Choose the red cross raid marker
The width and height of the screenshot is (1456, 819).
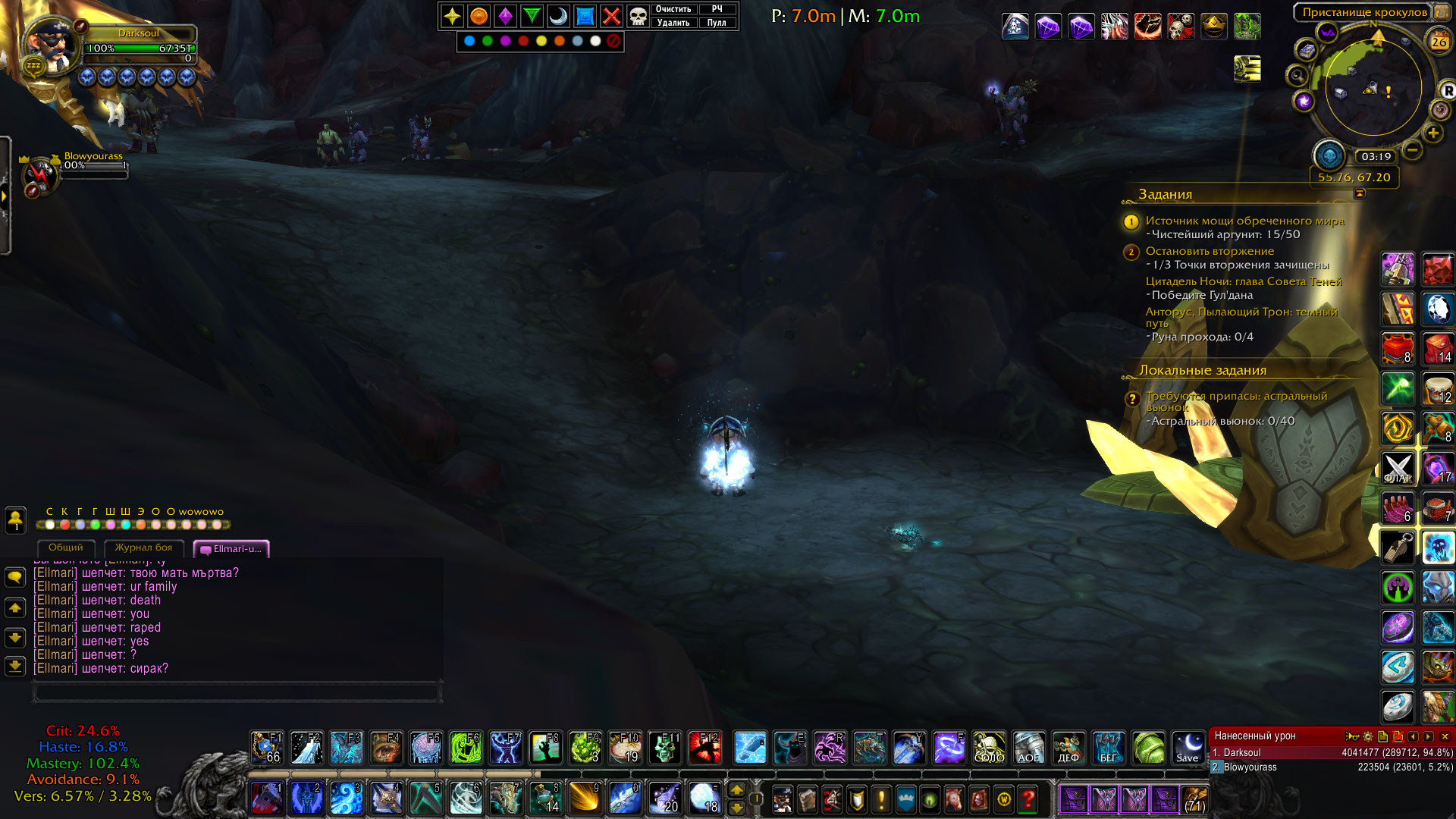[611, 16]
